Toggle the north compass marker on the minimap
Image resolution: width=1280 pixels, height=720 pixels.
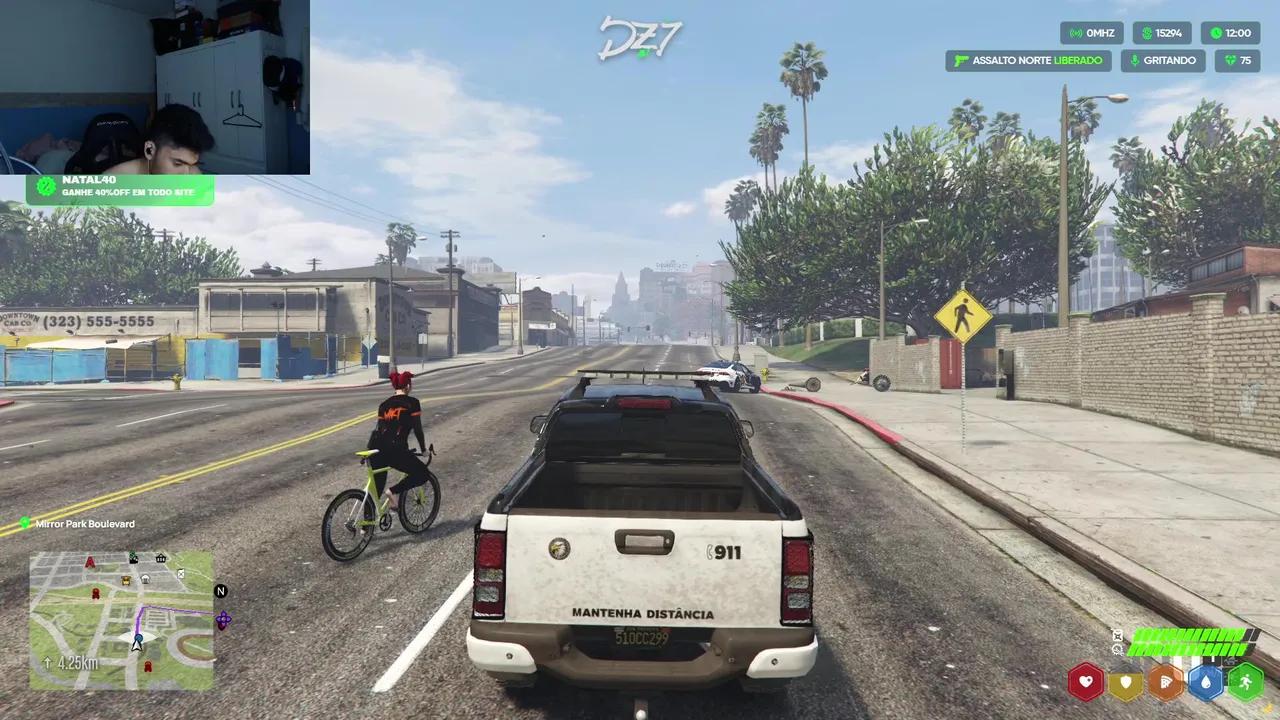[x=220, y=591]
